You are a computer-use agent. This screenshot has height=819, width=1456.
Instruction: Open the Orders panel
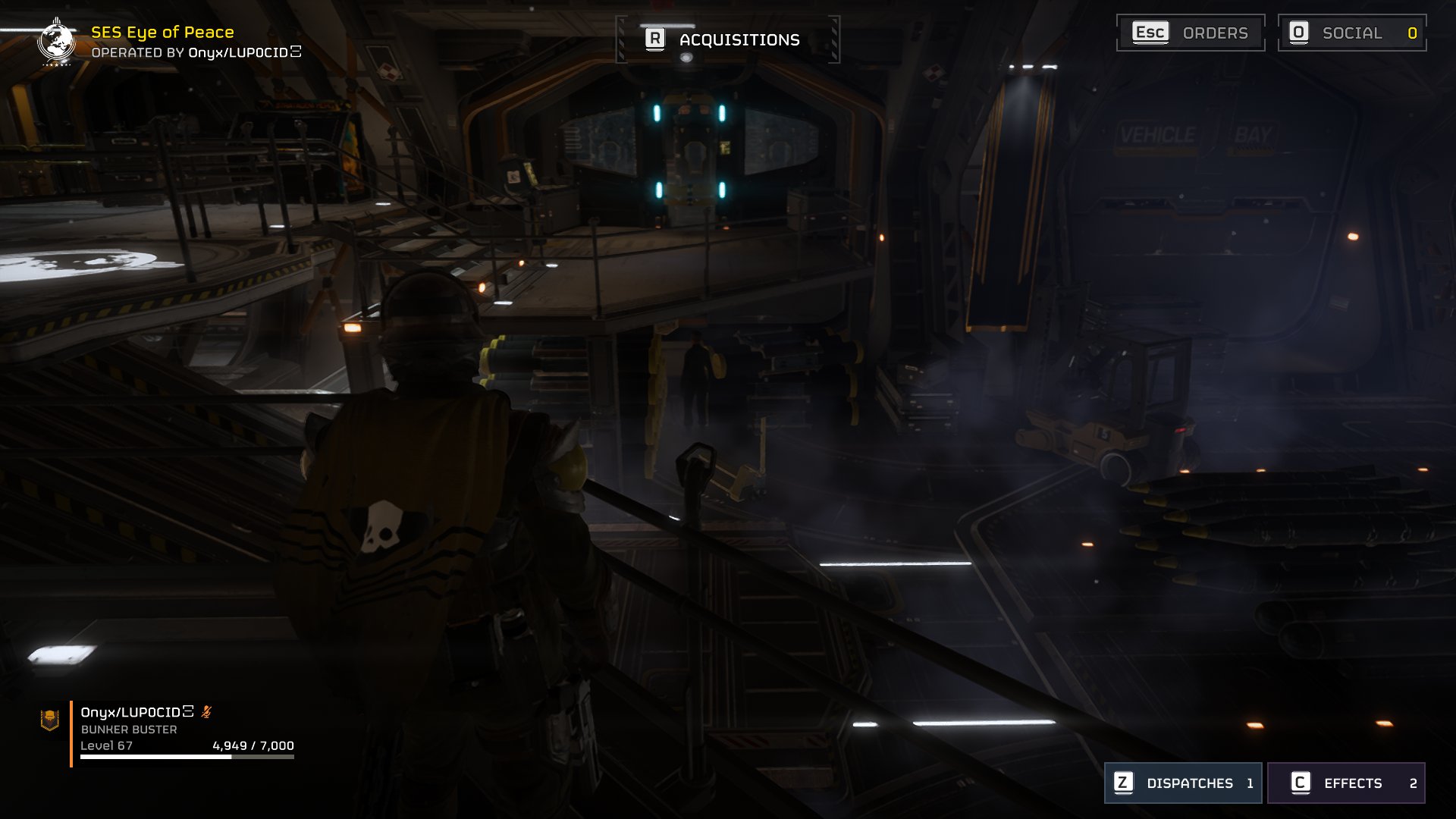coord(1191,33)
